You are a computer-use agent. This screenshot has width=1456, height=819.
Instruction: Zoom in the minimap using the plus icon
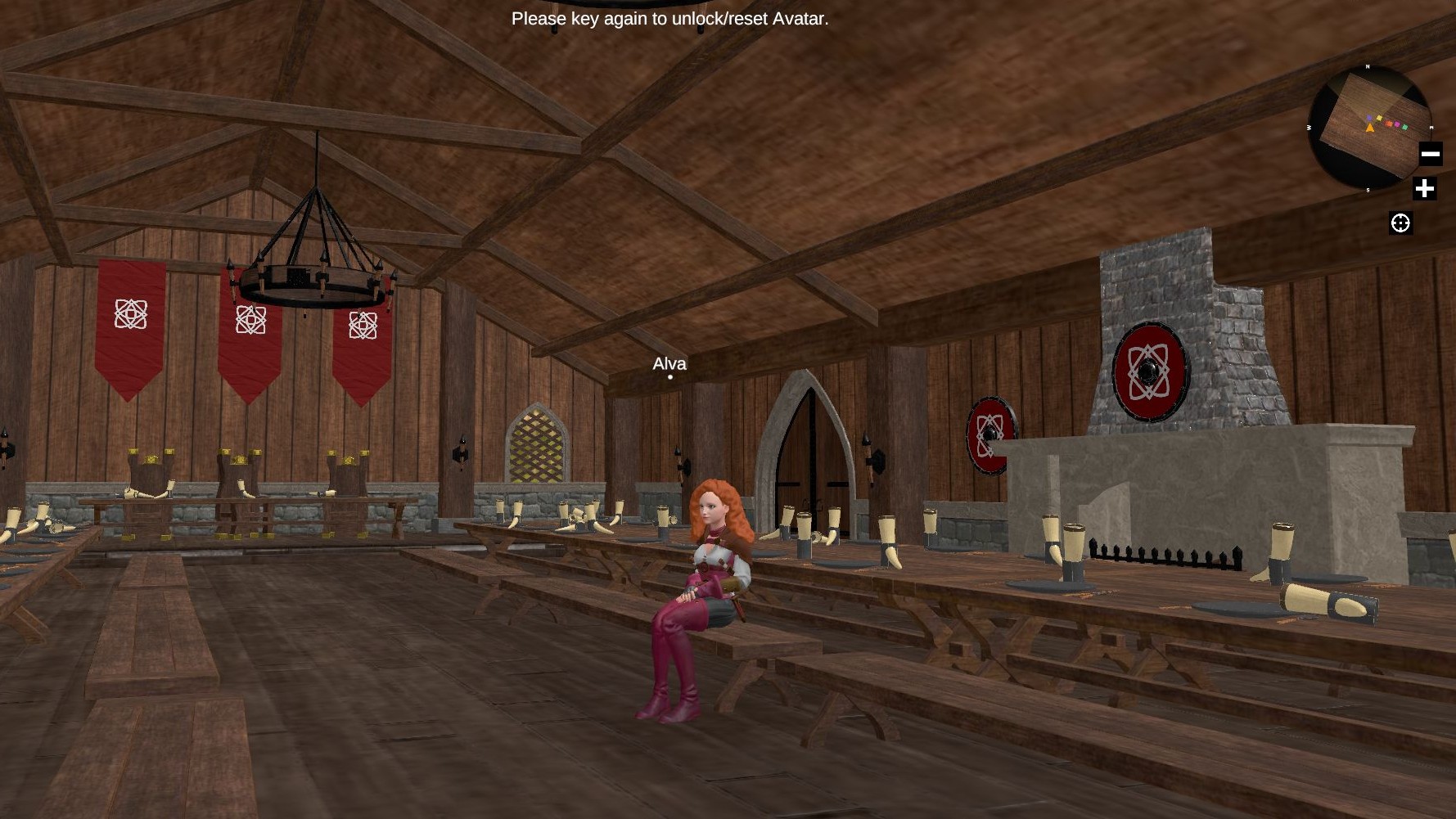tap(1425, 189)
